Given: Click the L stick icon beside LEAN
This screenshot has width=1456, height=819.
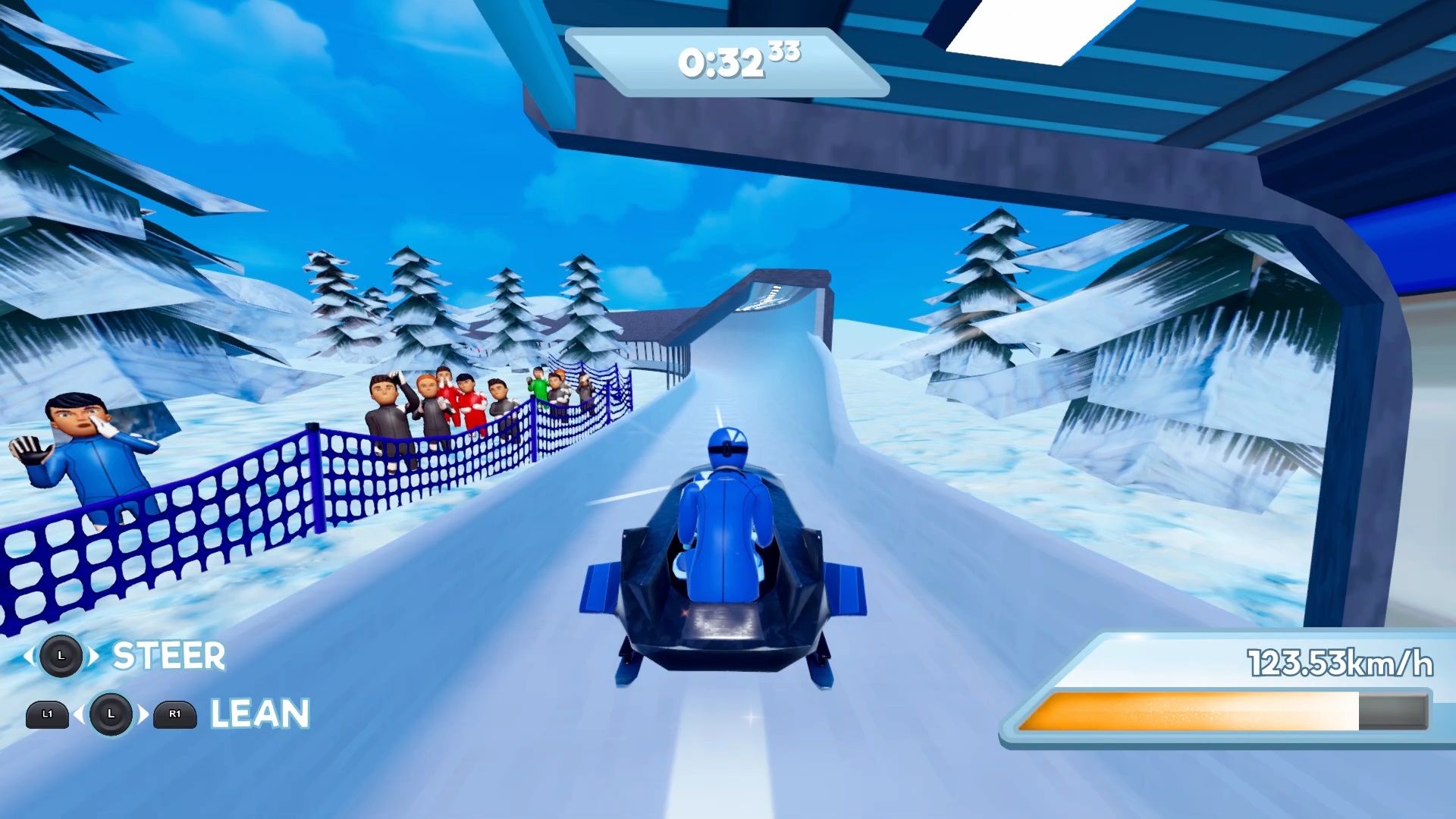Looking at the screenshot, I should (111, 714).
